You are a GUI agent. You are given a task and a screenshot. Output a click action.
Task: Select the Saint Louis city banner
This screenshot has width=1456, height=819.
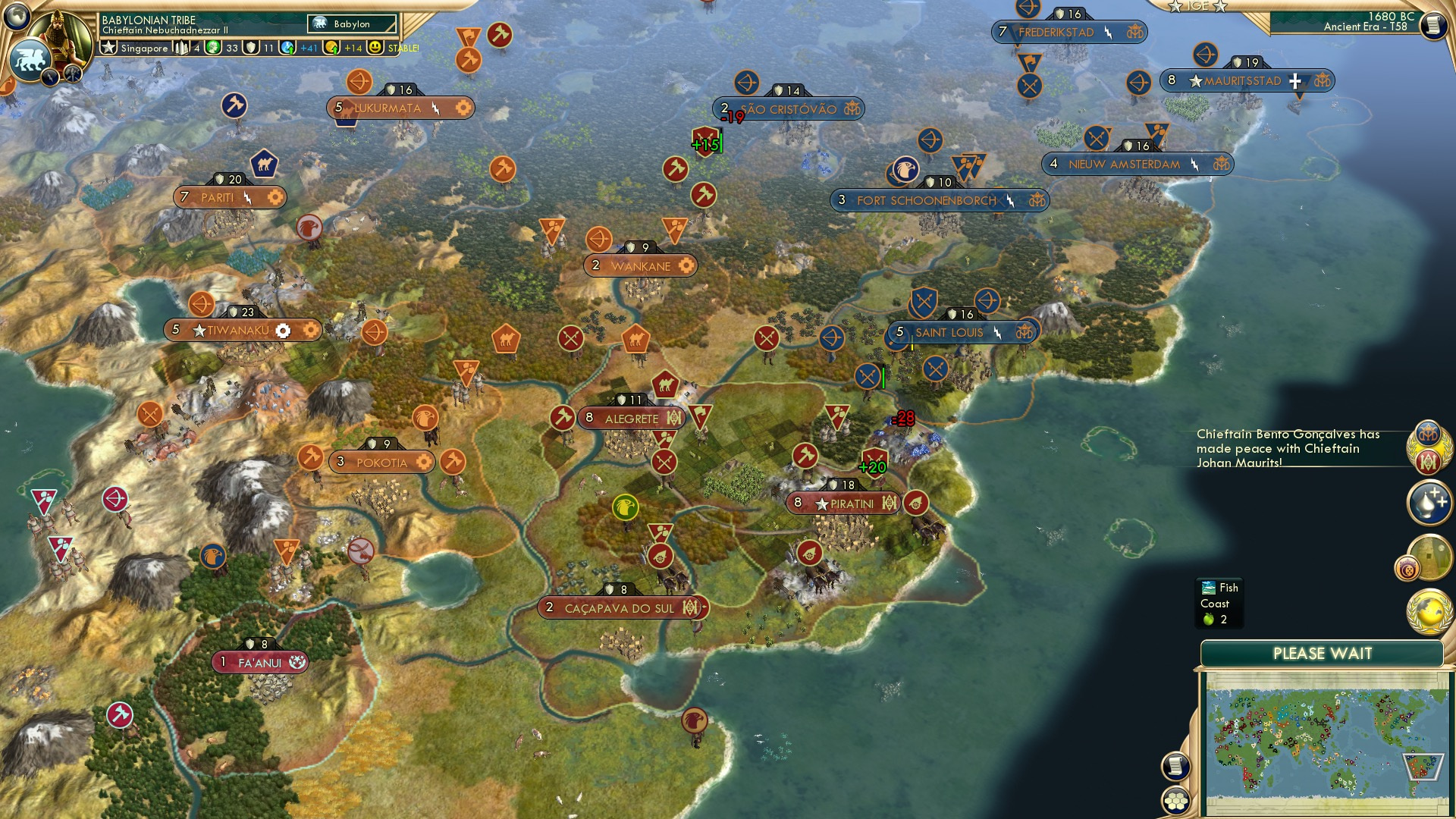click(x=950, y=332)
